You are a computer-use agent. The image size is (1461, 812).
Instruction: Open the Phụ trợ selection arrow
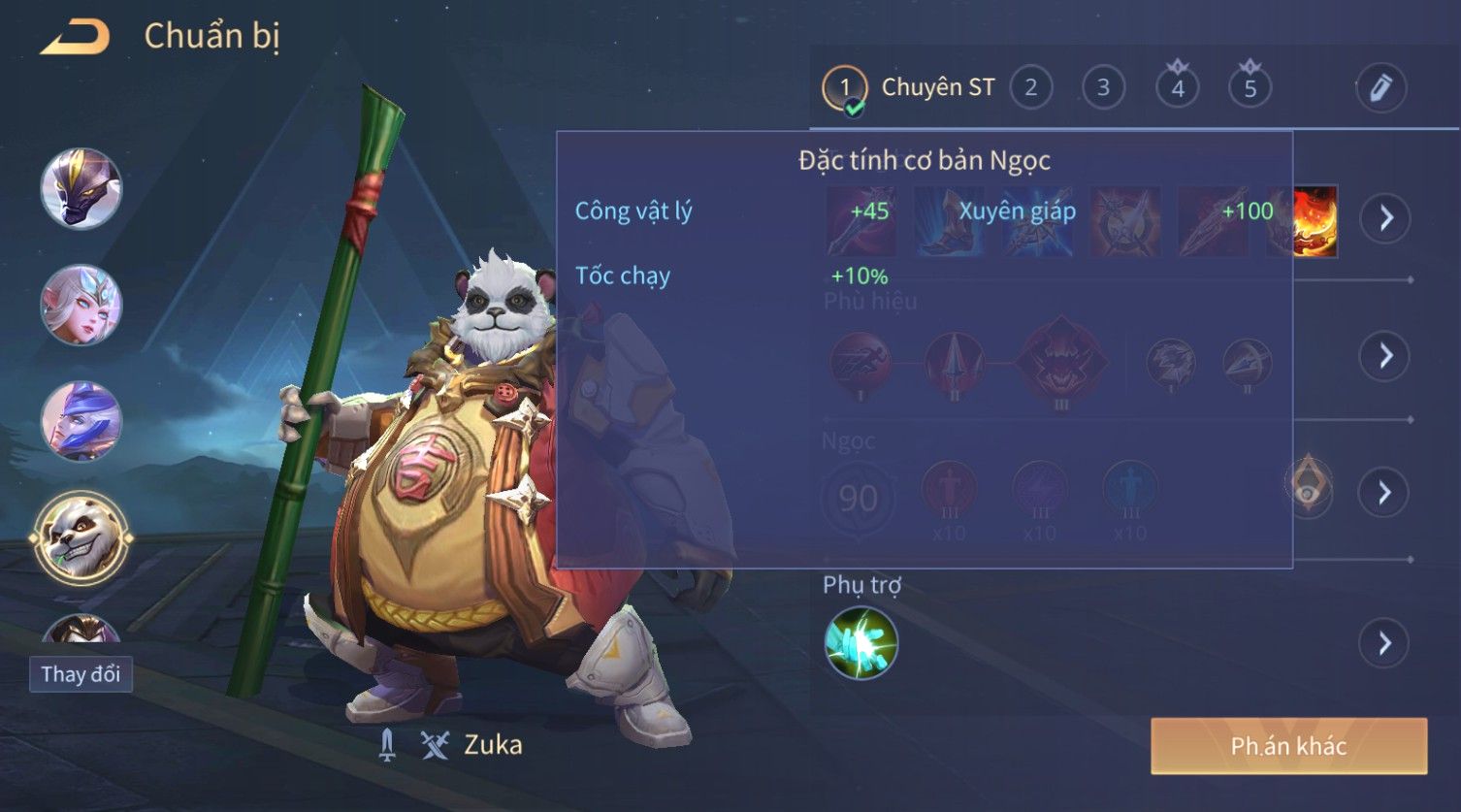[x=1384, y=643]
